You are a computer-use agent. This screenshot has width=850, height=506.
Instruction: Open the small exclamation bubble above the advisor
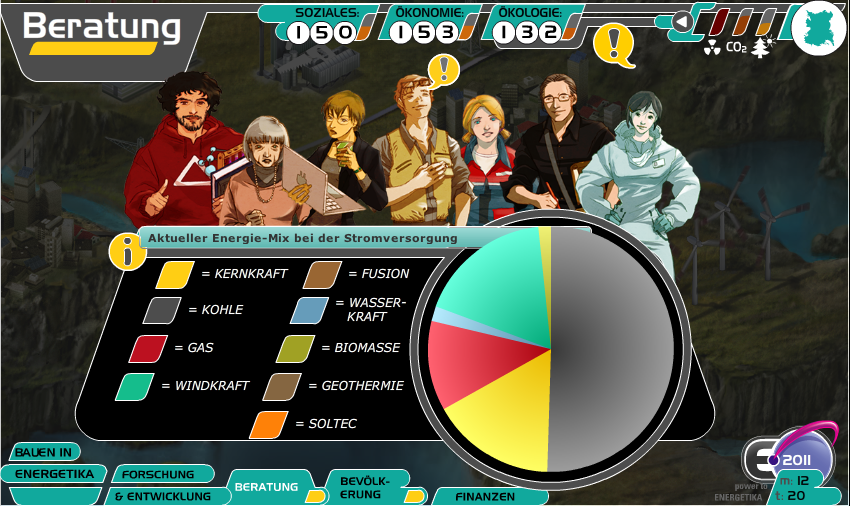point(444,69)
